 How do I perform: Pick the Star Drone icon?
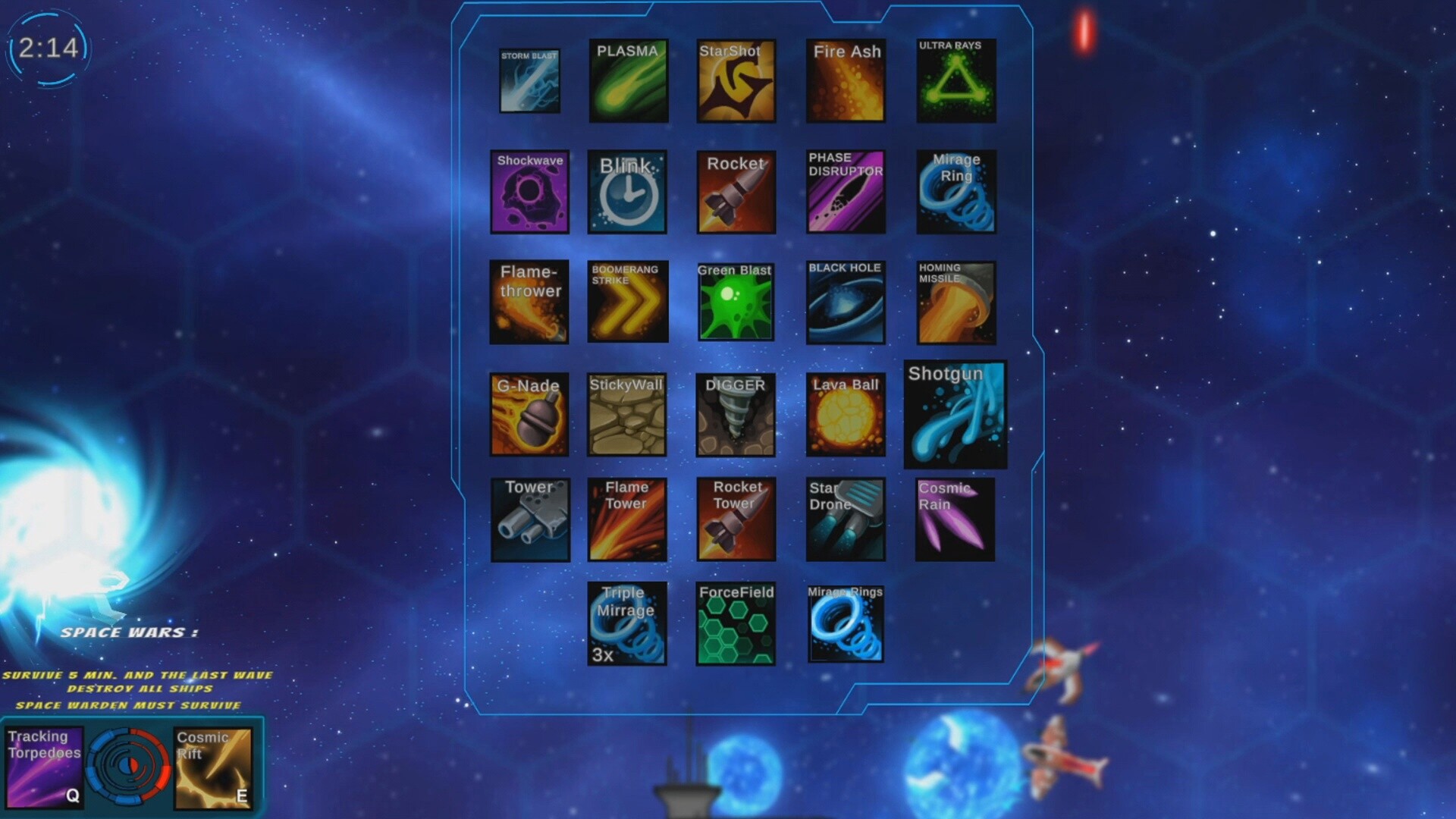pos(845,519)
